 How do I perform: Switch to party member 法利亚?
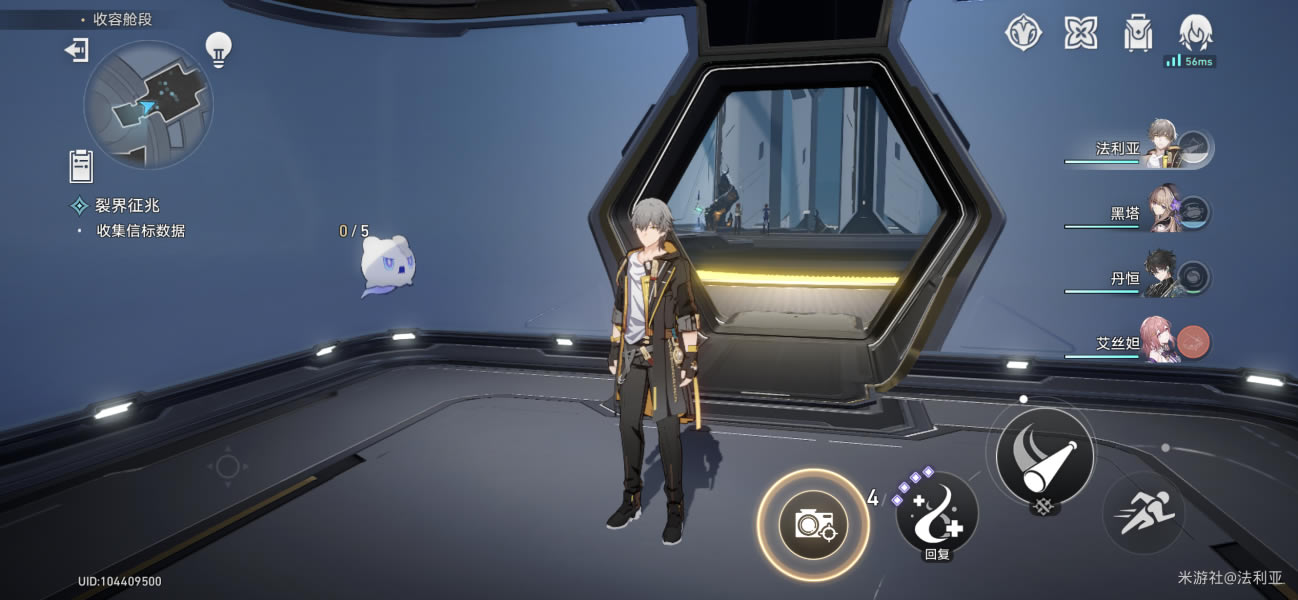[x=1162, y=148]
